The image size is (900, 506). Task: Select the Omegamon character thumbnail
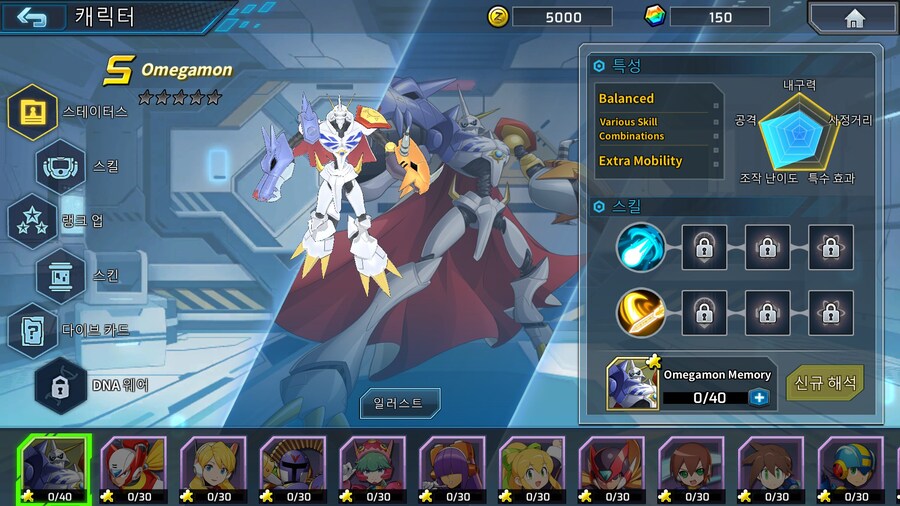point(53,468)
